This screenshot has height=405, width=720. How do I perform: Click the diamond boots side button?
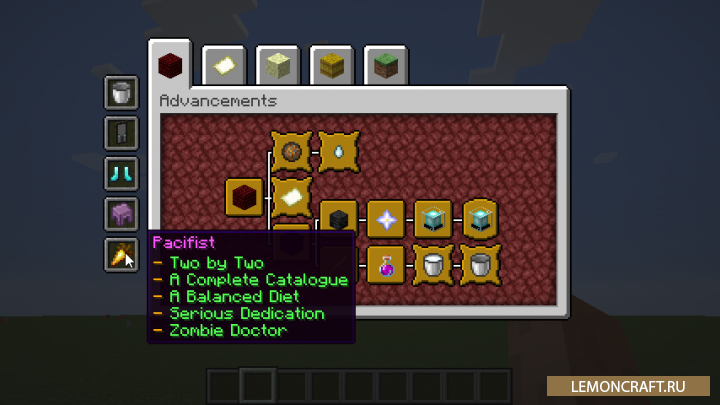tap(122, 173)
